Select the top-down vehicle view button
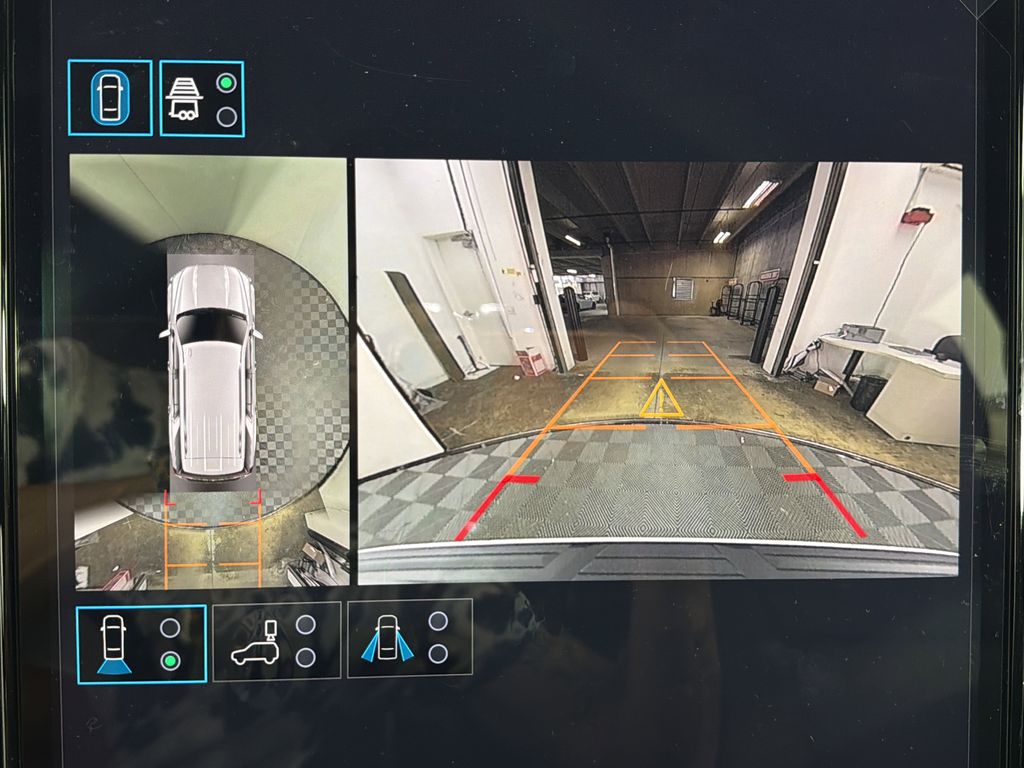The image size is (1024, 768). click(110, 98)
